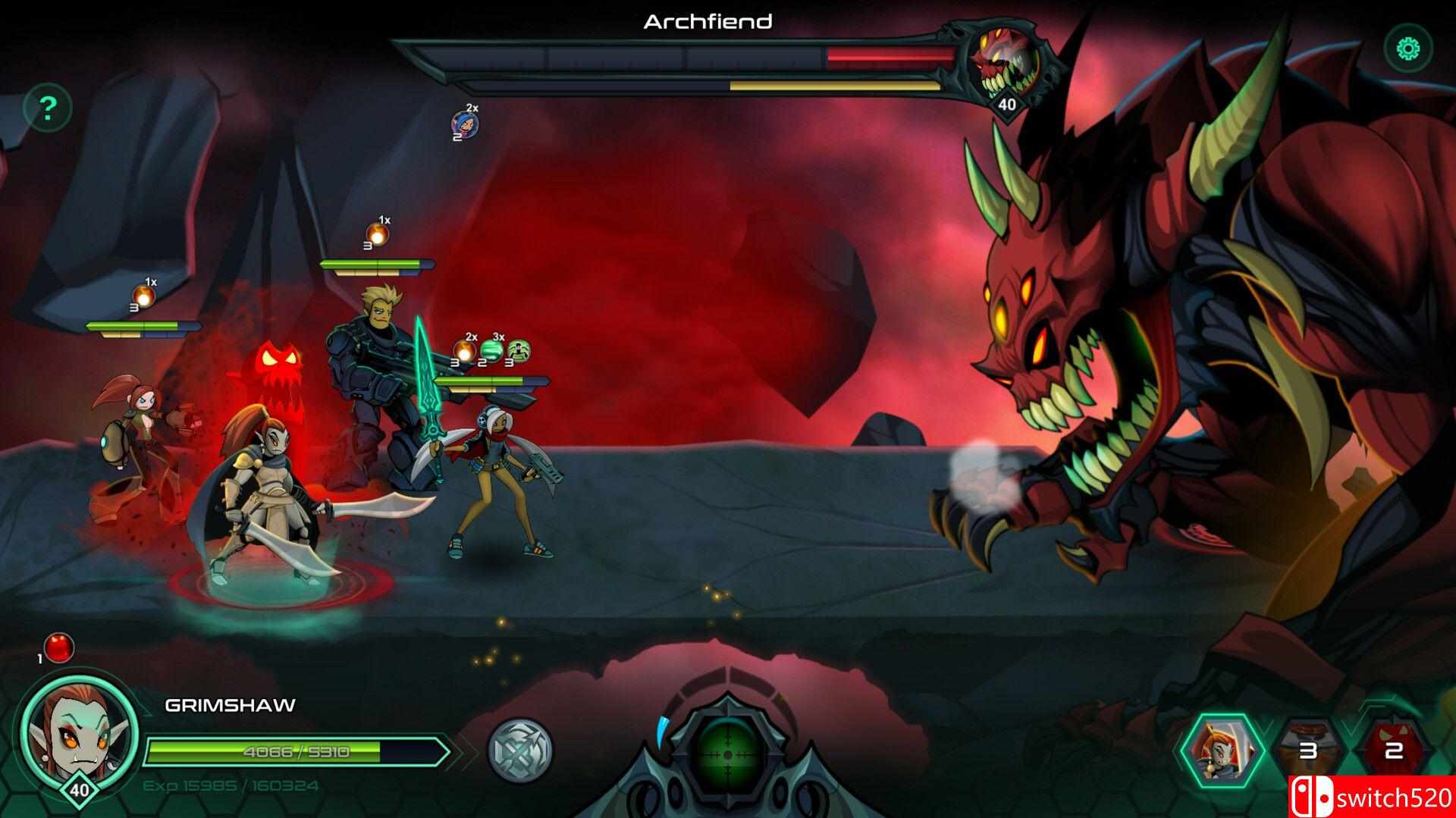
Task: Open the settings gear menu
Action: [x=1407, y=49]
